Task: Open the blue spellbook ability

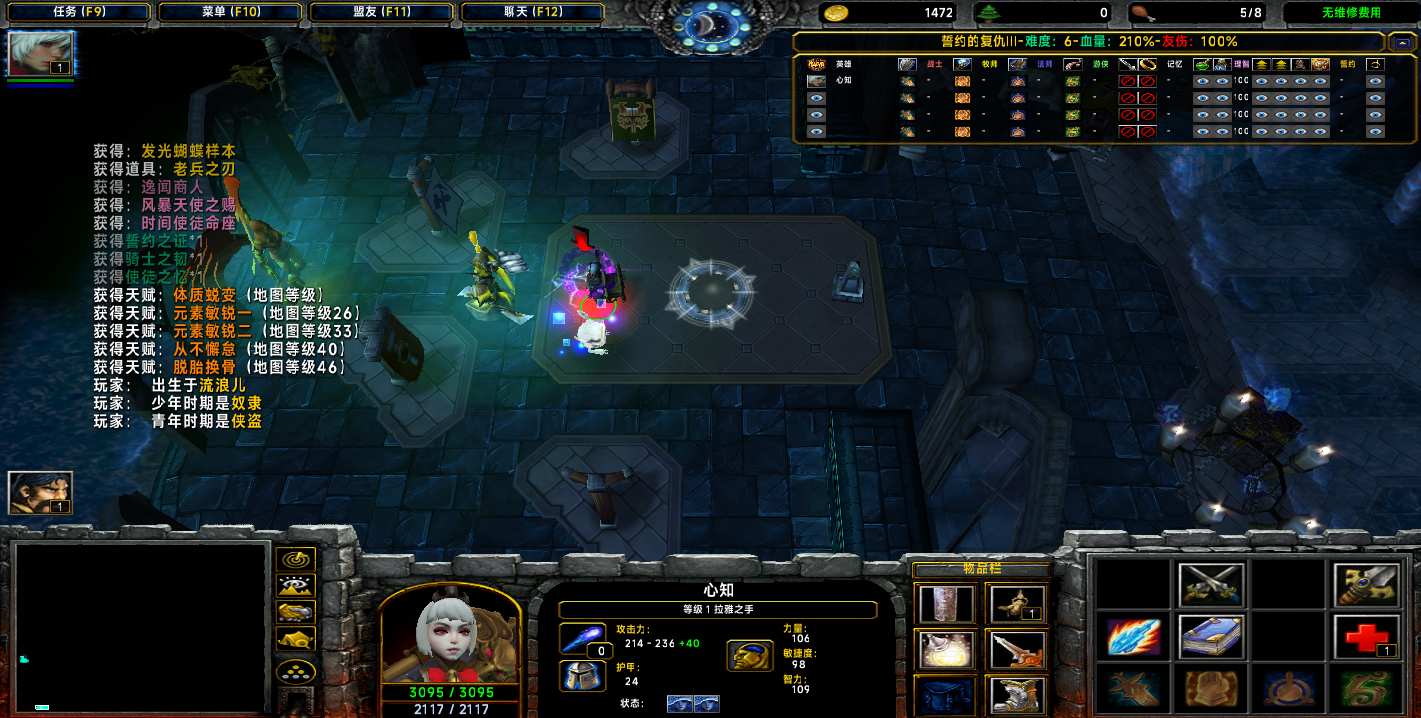Action: tap(1211, 637)
